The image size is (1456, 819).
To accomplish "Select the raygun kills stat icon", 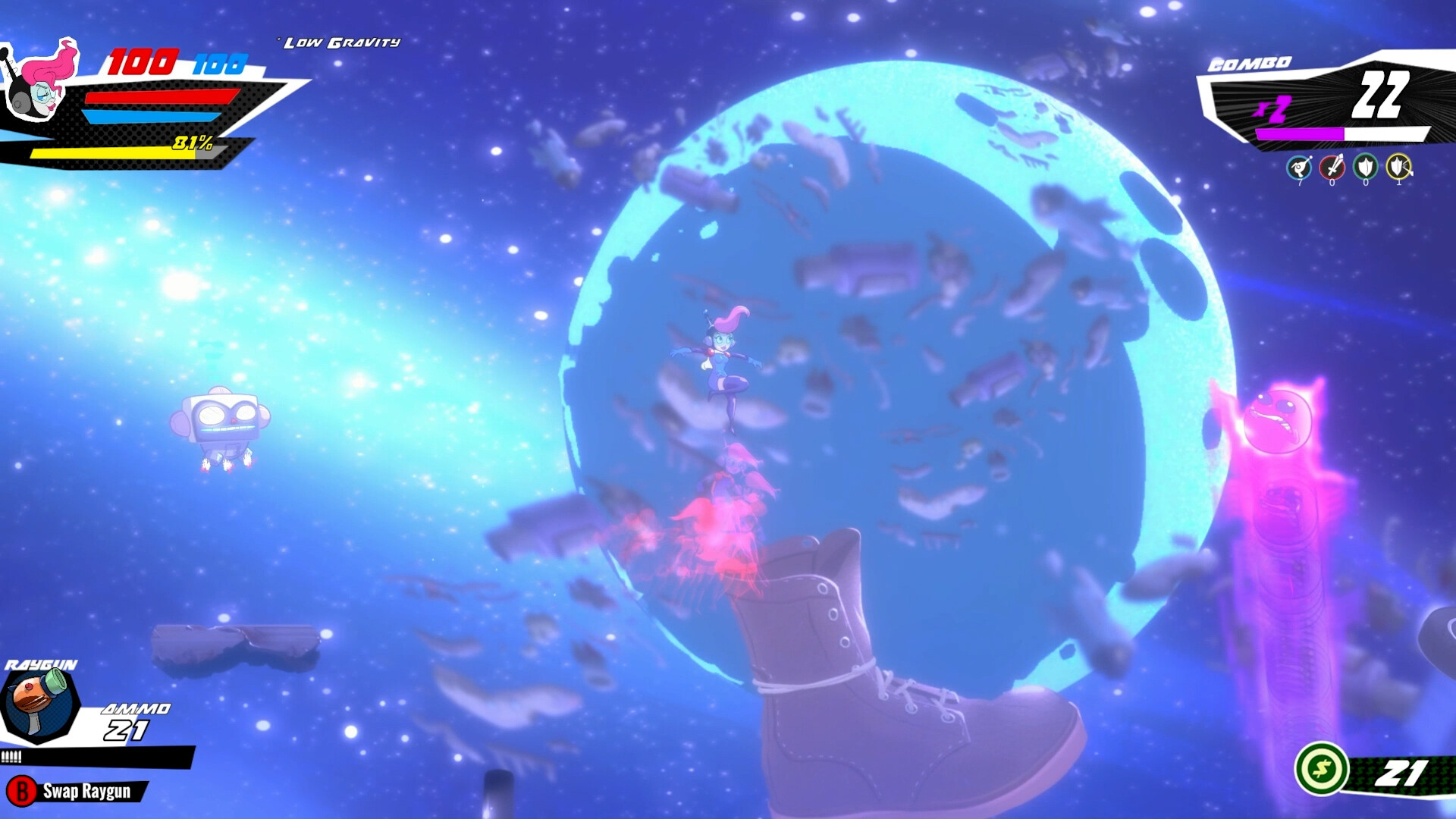I will (x=1299, y=167).
